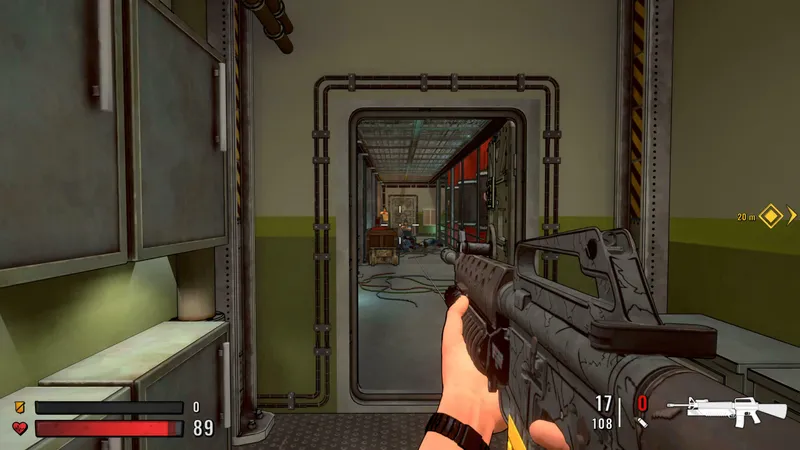
Task: Click the red heart health icon
Action: click(19, 428)
